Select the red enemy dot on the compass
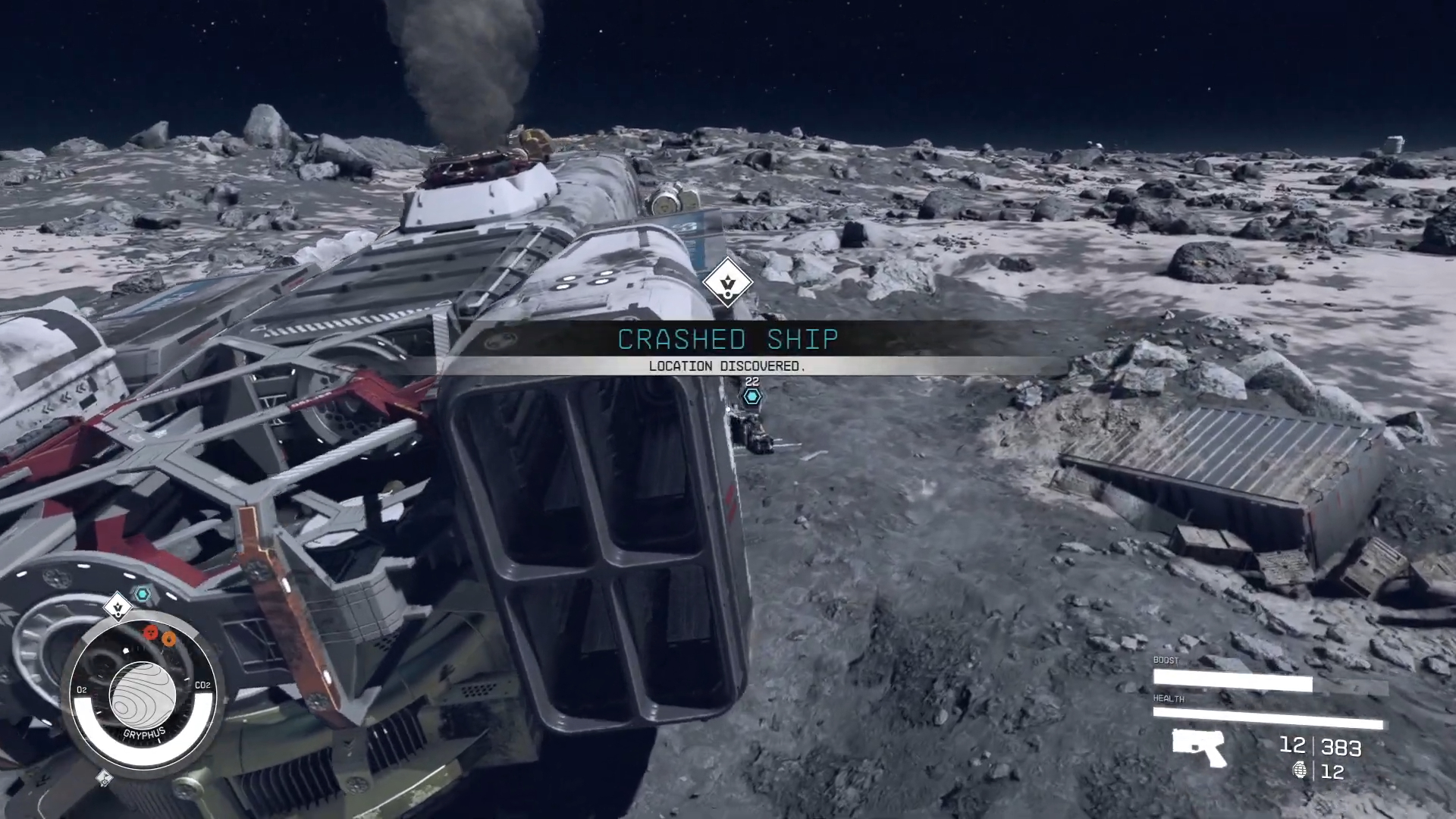 coord(151,632)
